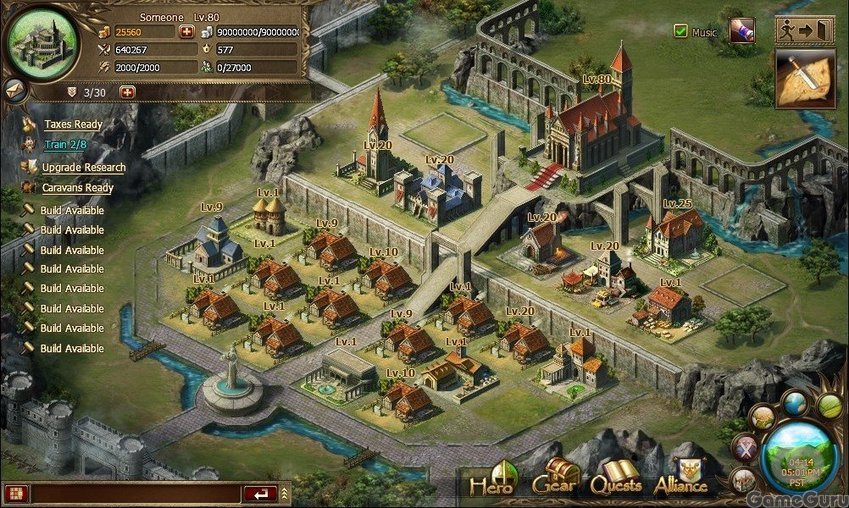
Task: Add gold with the red plus button
Action: [x=186, y=32]
